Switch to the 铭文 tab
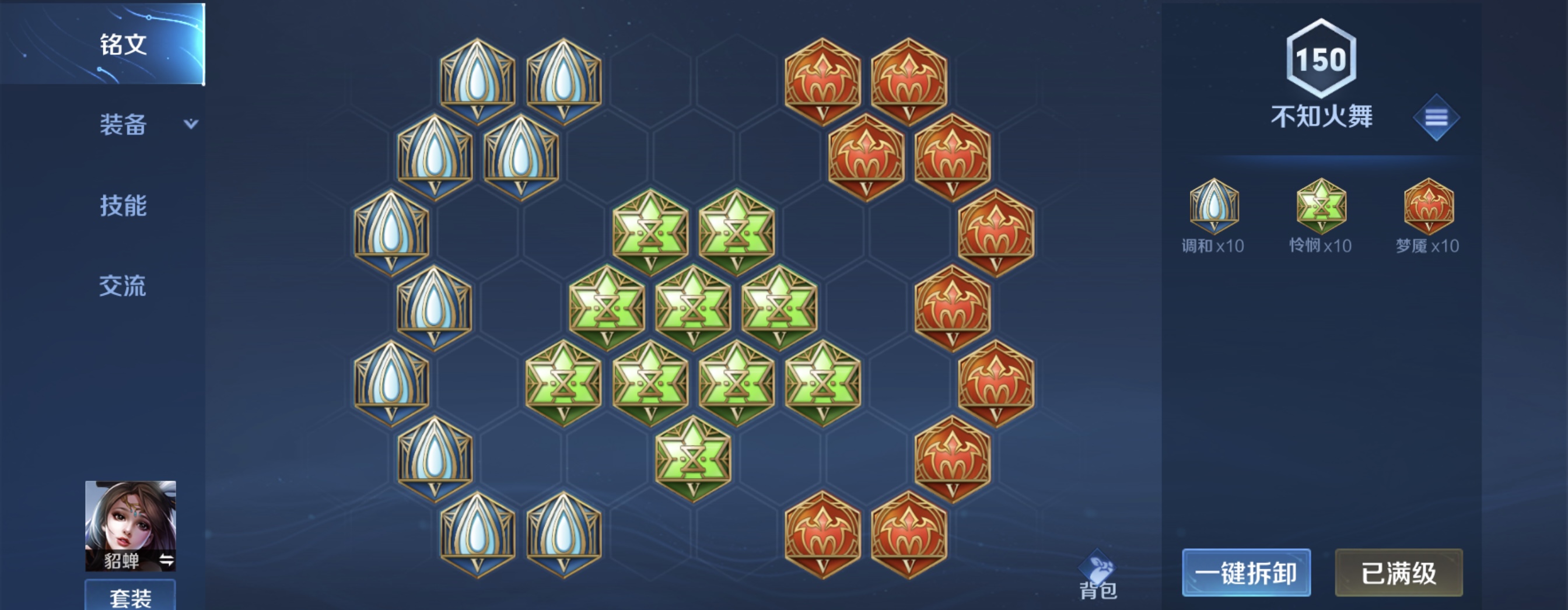Viewport: 1568px width, 610px height. click(123, 44)
